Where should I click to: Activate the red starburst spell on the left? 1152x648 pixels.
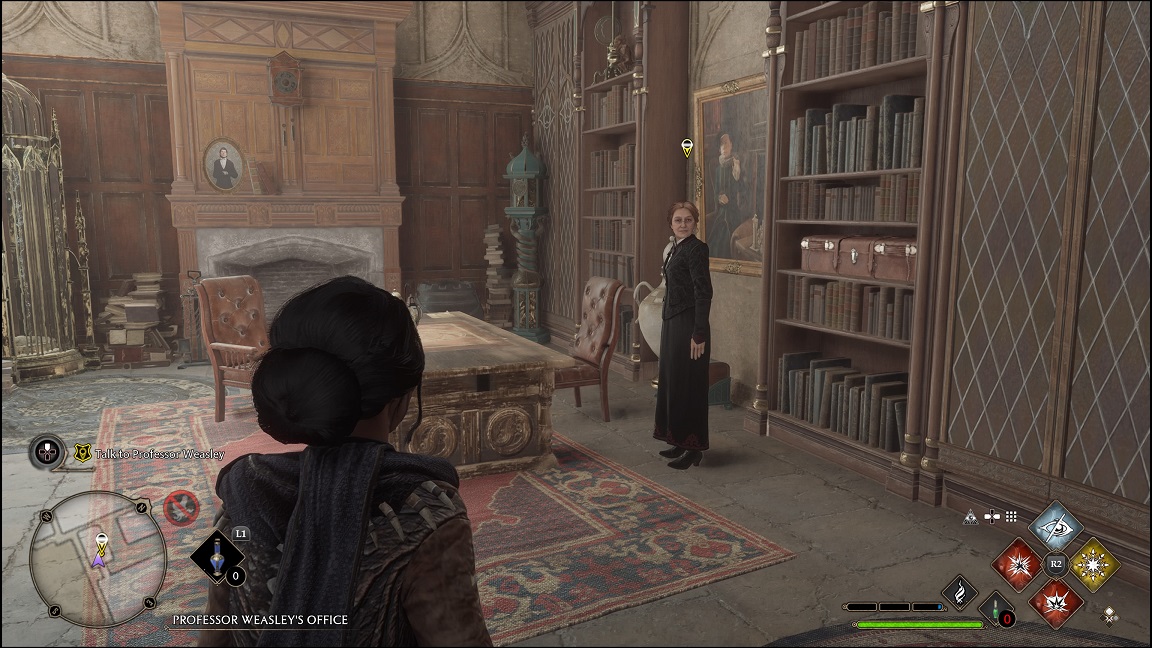1017,564
